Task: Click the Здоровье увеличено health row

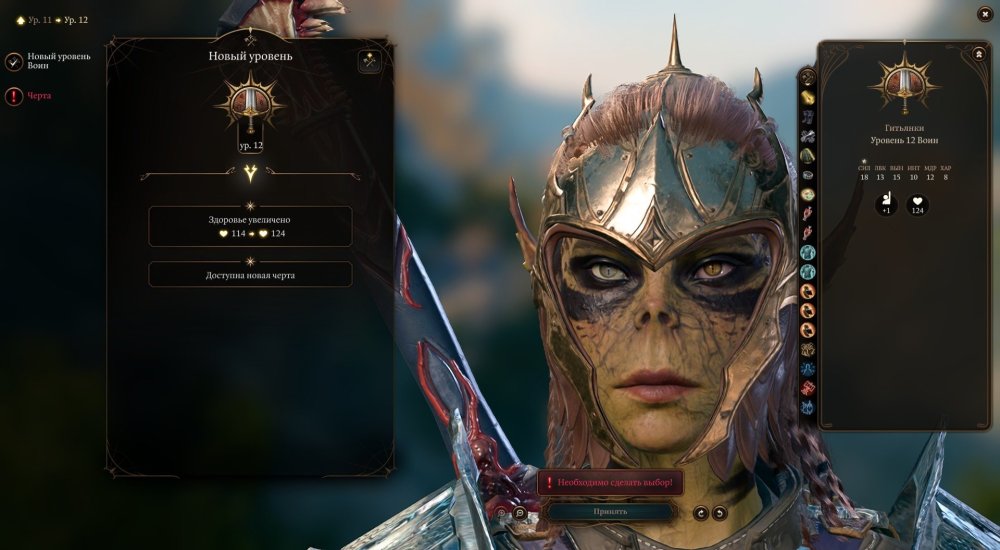Action: coord(250,226)
